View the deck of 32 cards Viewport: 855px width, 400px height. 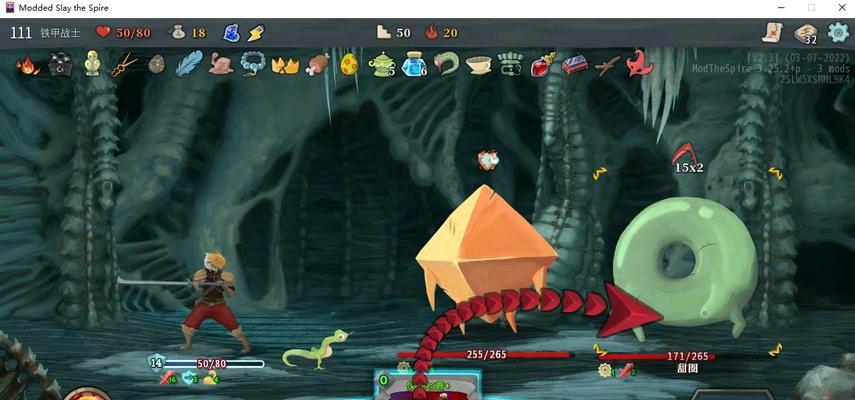pyautogui.click(x=805, y=33)
